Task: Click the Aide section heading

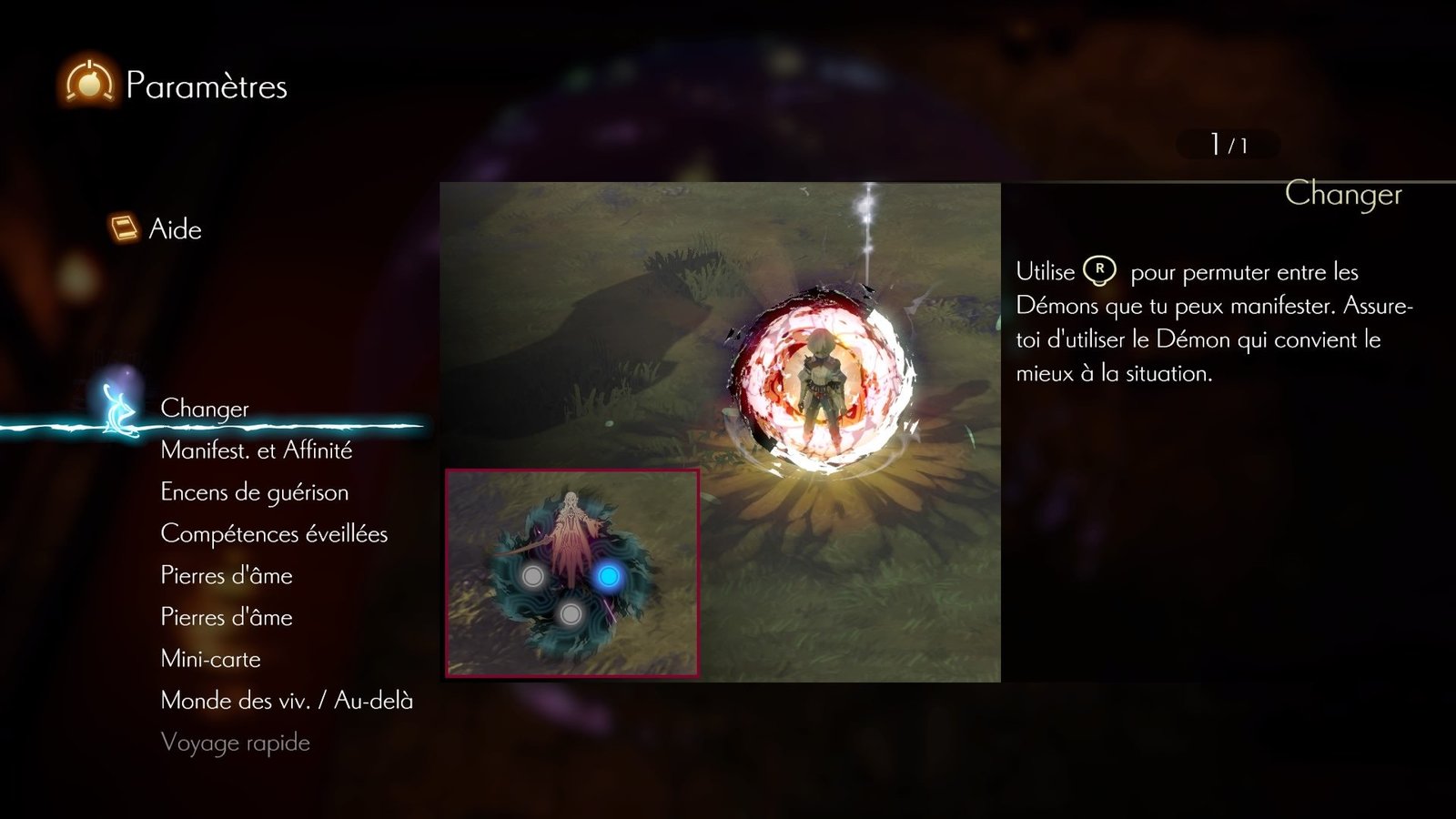Action: click(x=174, y=229)
